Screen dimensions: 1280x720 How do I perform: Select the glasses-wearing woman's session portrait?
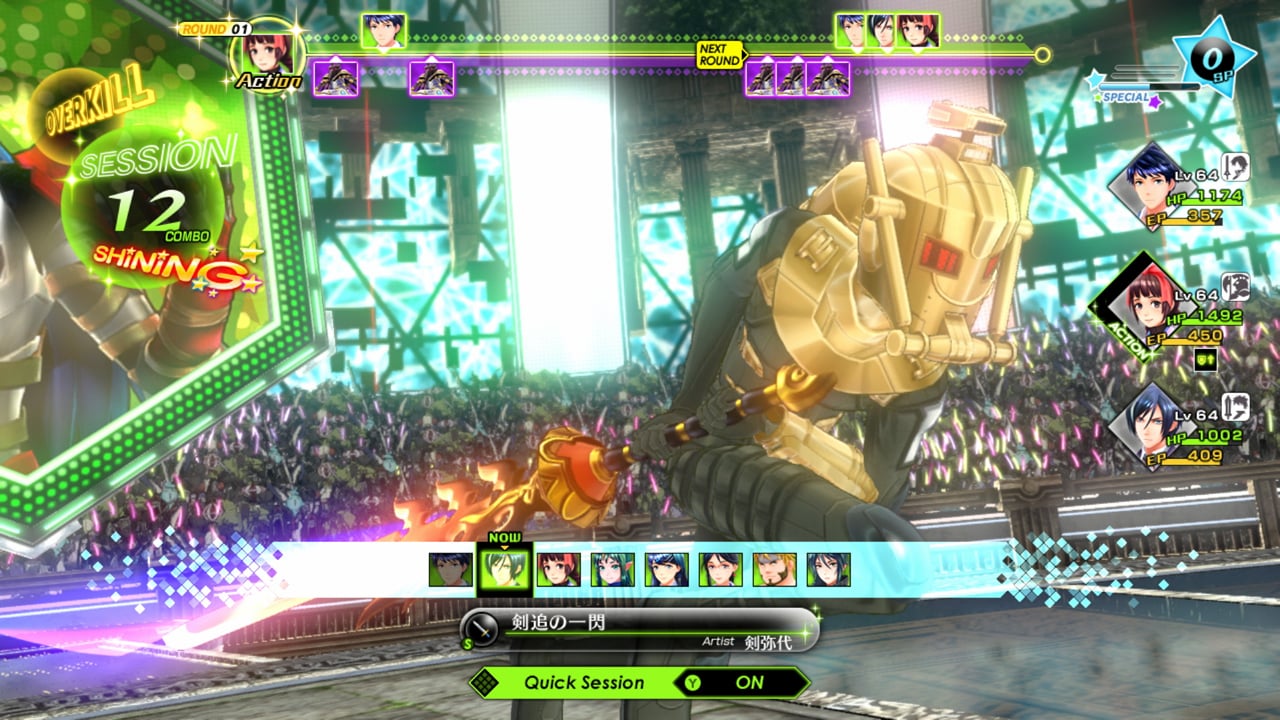720,570
